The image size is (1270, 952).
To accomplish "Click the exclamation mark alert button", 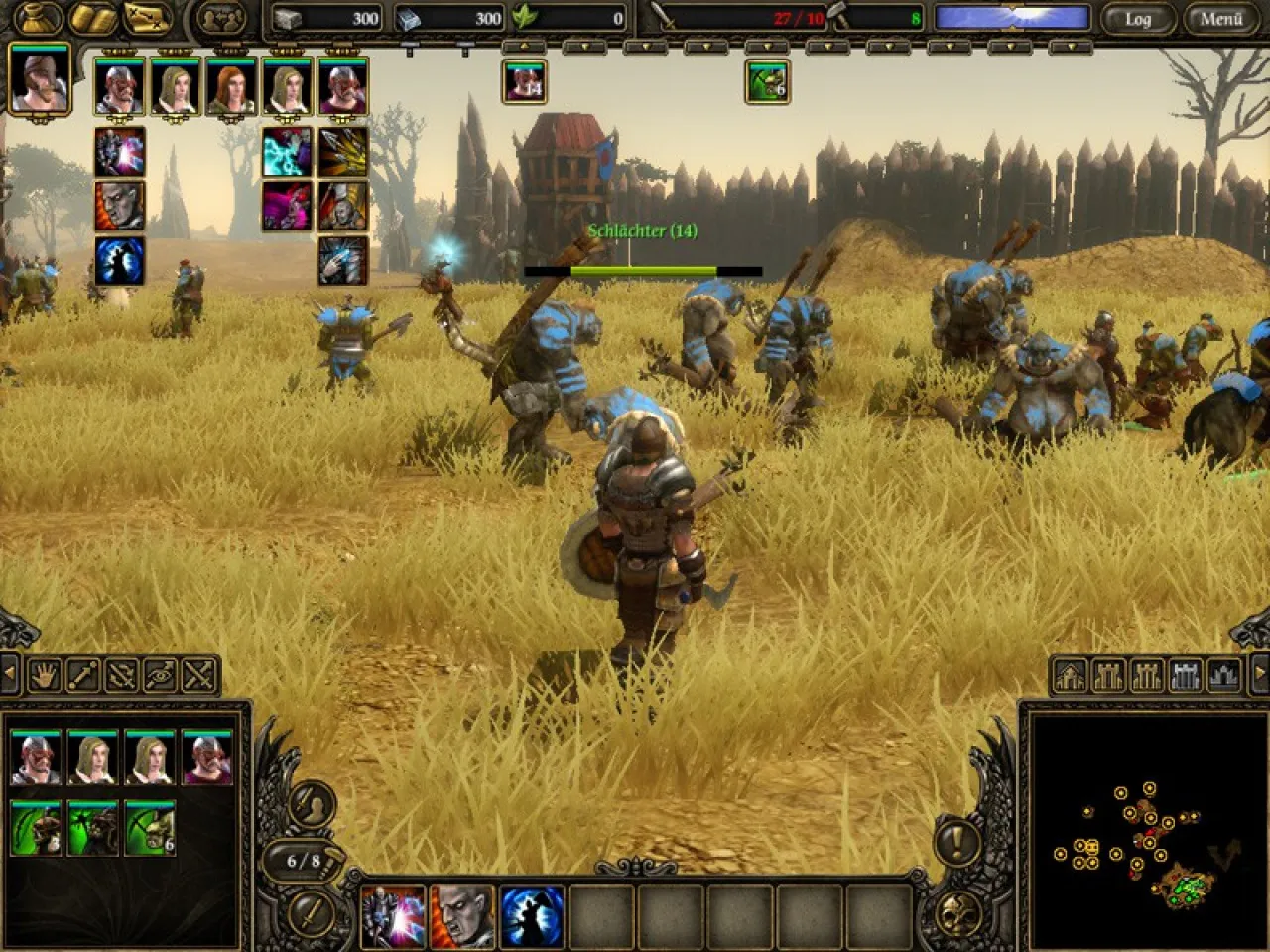I will [956, 843].
